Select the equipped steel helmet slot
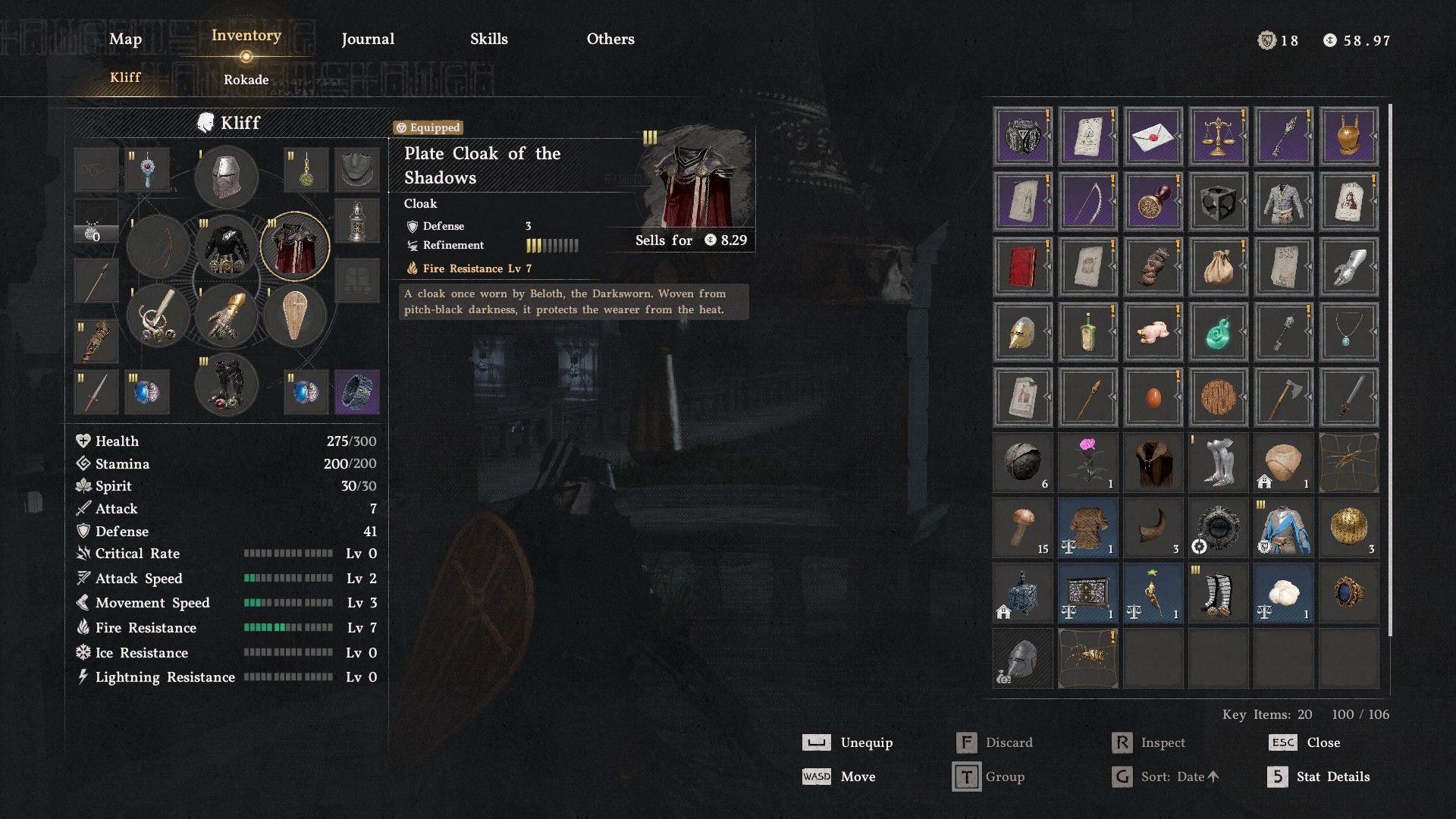The height and width of the screenshot is (819, 1456). pyautogui.click(x=226, y=176)
